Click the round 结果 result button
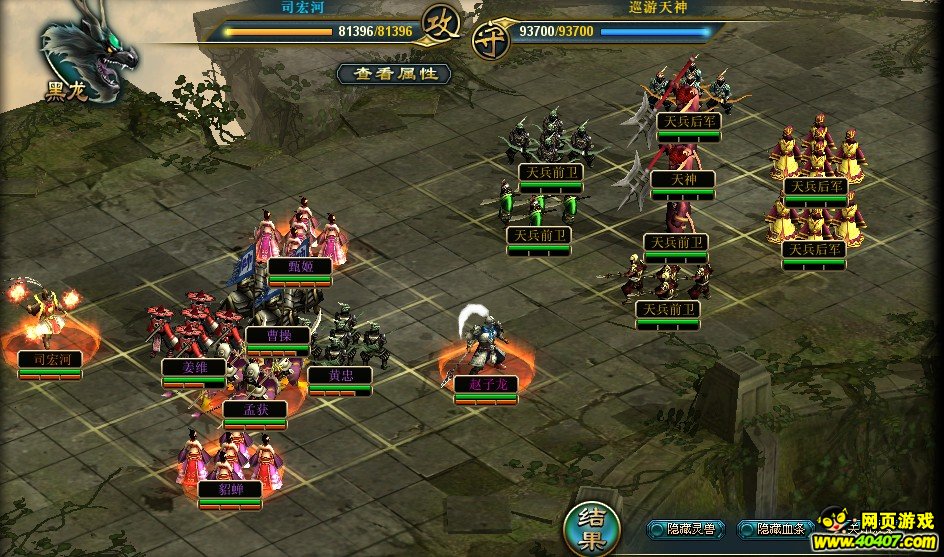The image size is (944, 557). coord(589,527)
